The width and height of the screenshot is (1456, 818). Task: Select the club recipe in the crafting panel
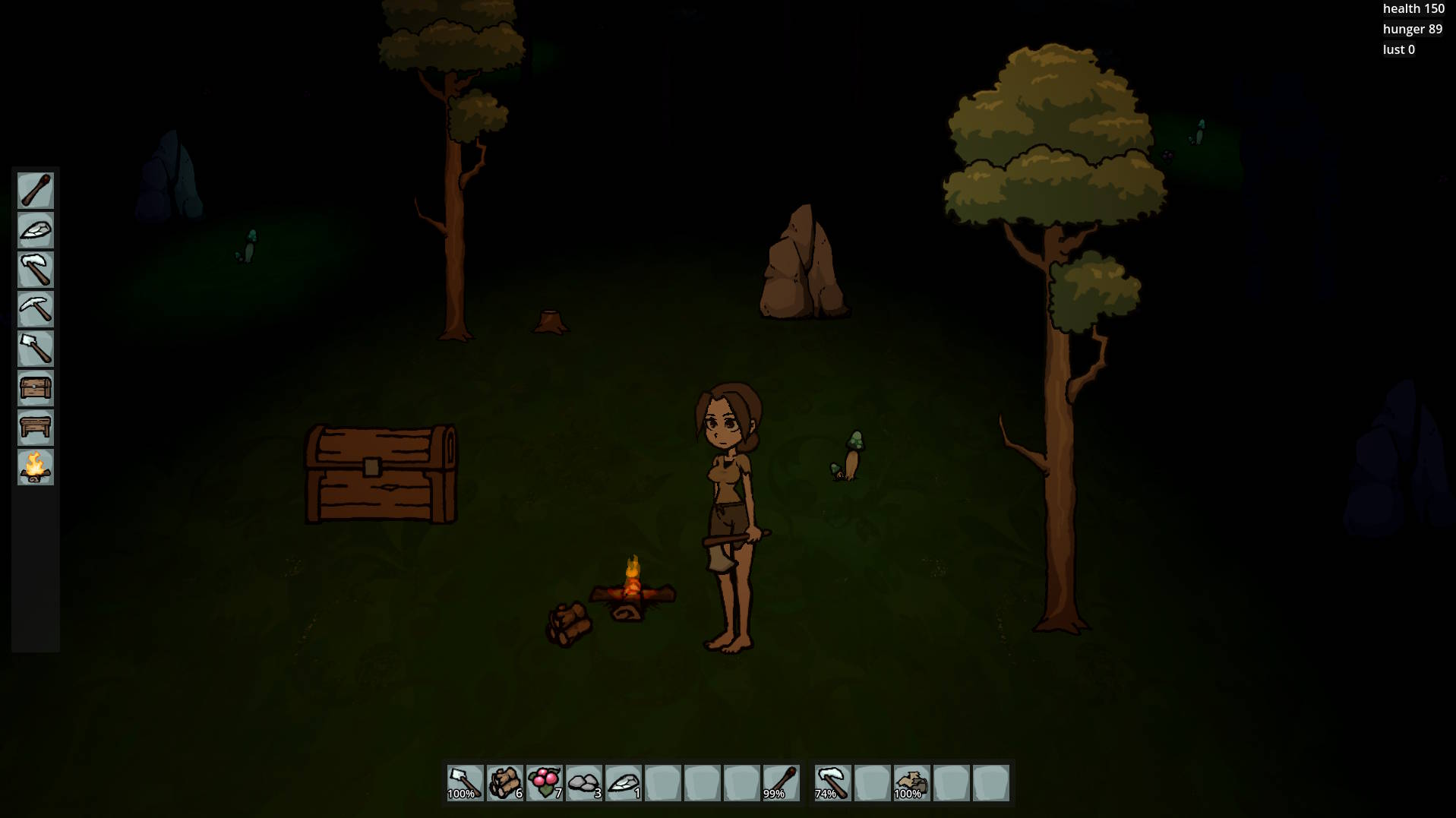[x=36, y=191]
